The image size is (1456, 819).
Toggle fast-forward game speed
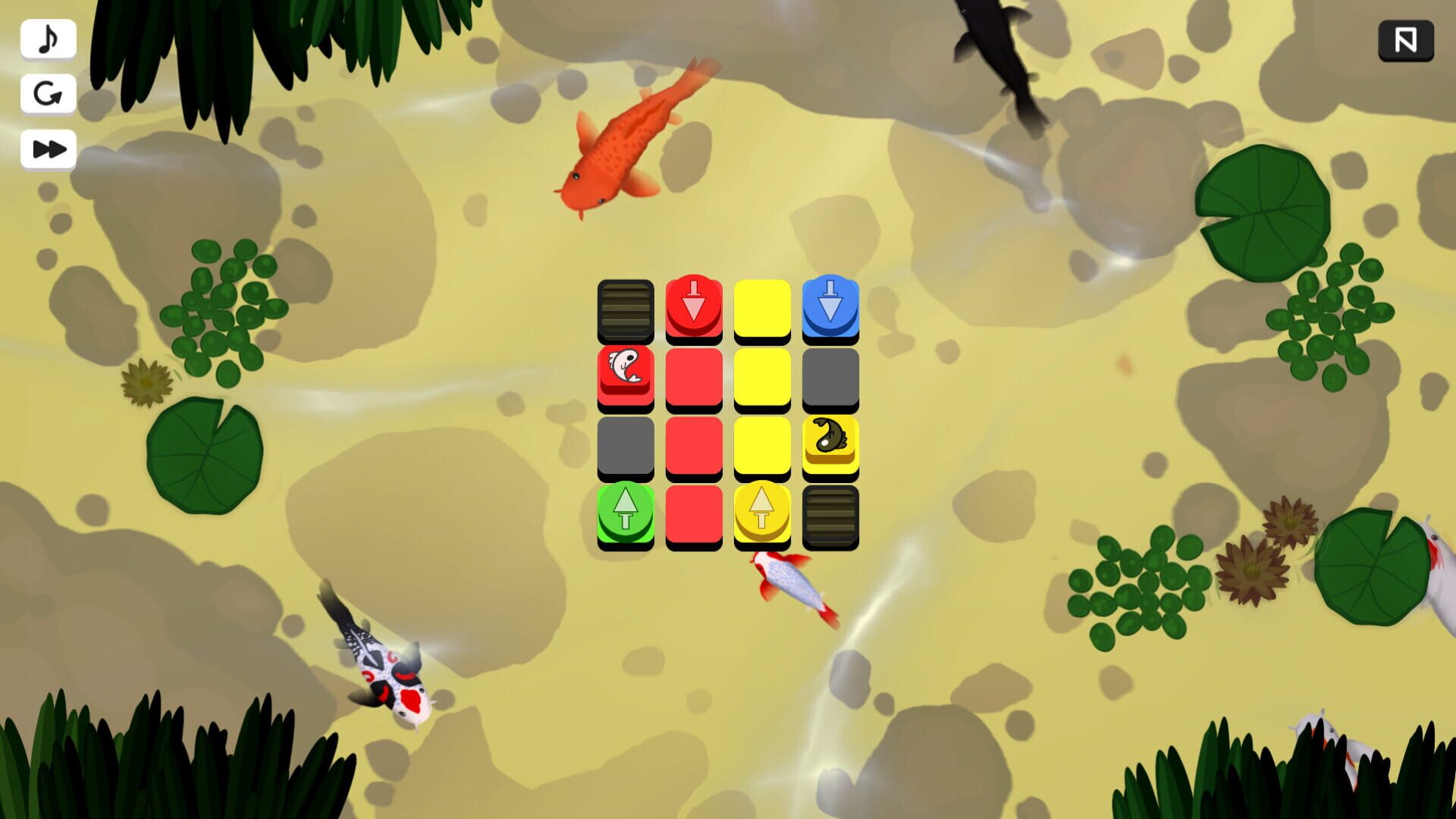coord(48,149)
